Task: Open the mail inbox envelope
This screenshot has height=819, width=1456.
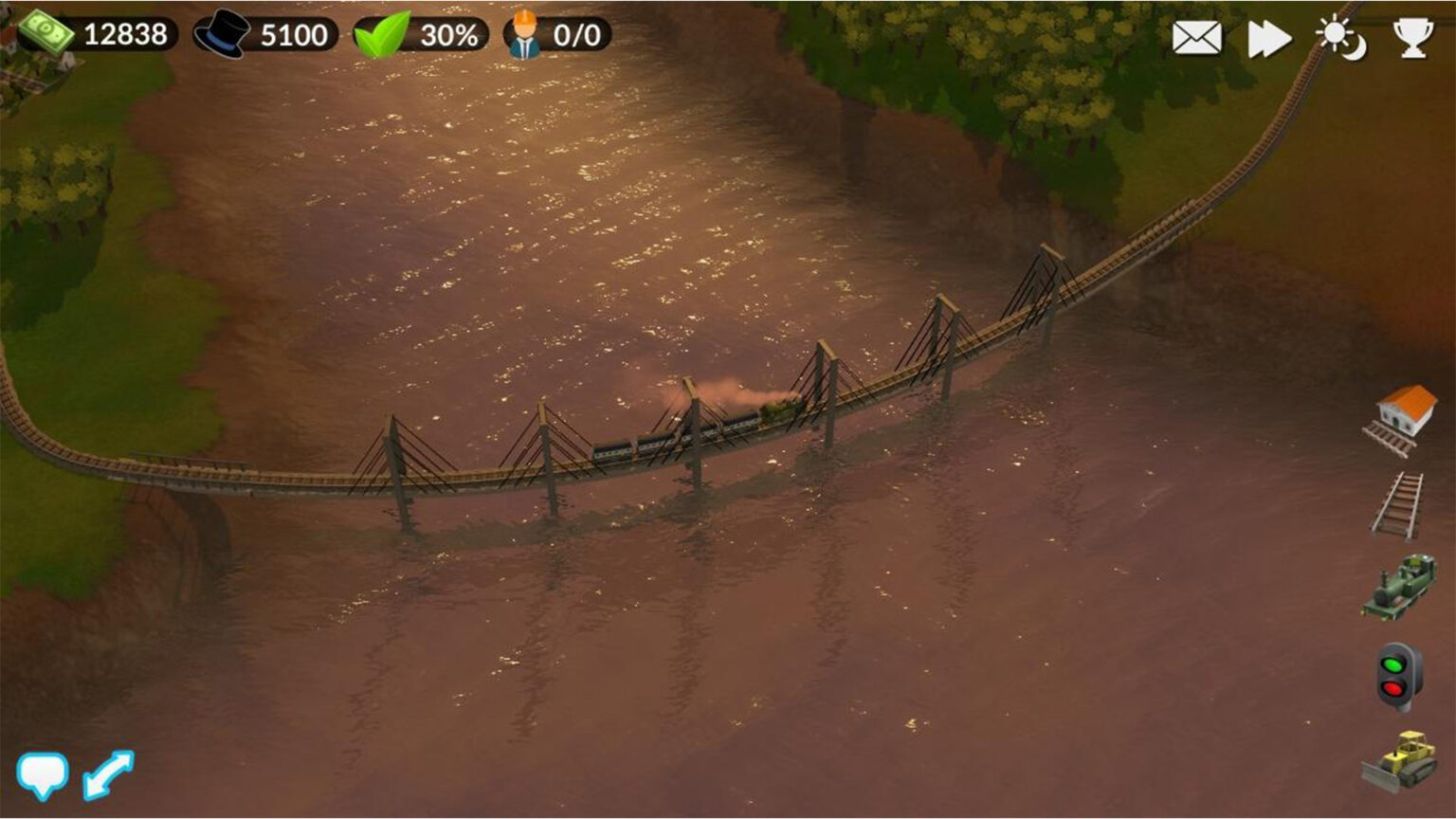Action: pyautogui.click(x=1195, y=39)
